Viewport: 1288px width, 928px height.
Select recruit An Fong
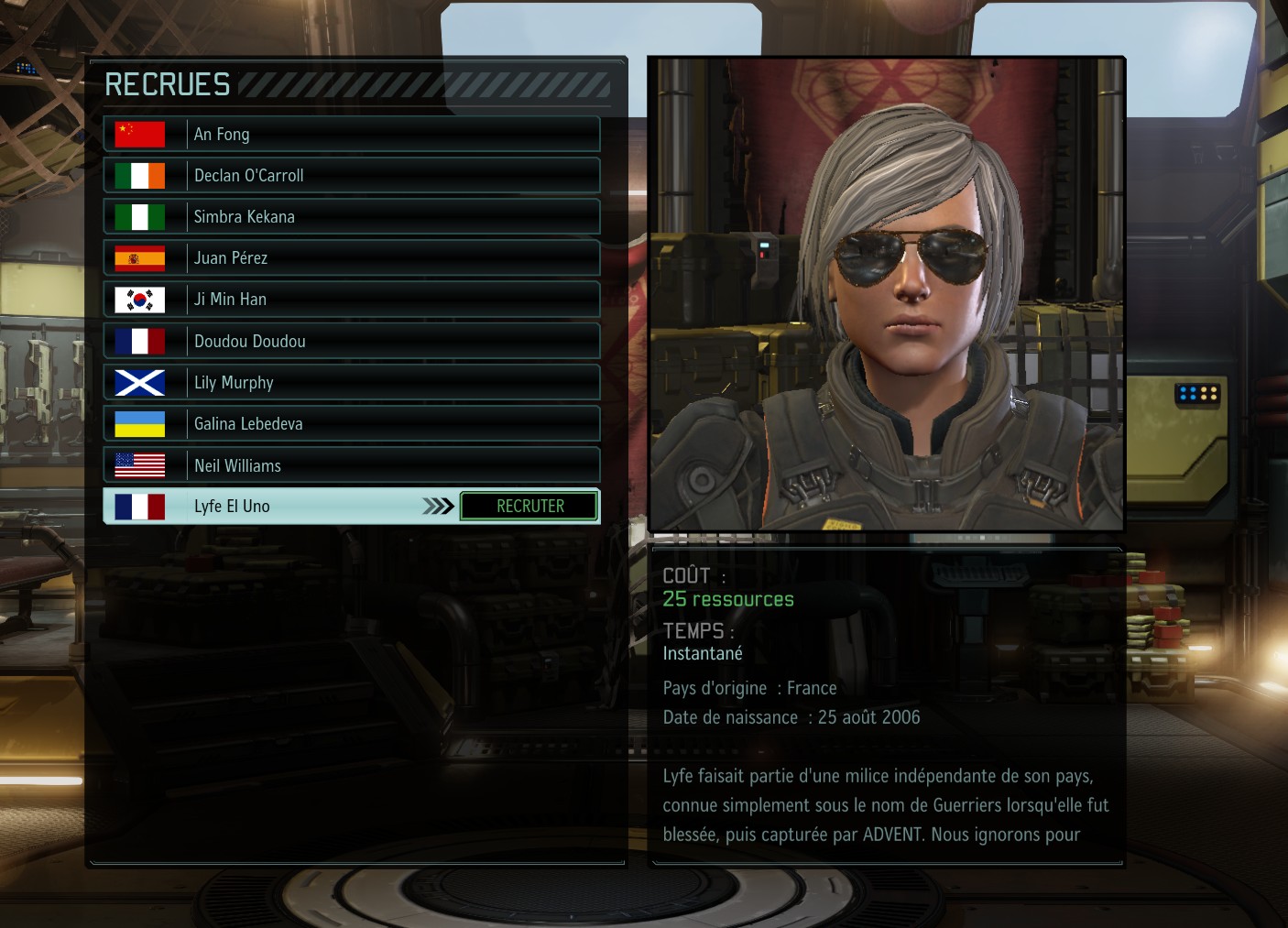click(352, 134)
